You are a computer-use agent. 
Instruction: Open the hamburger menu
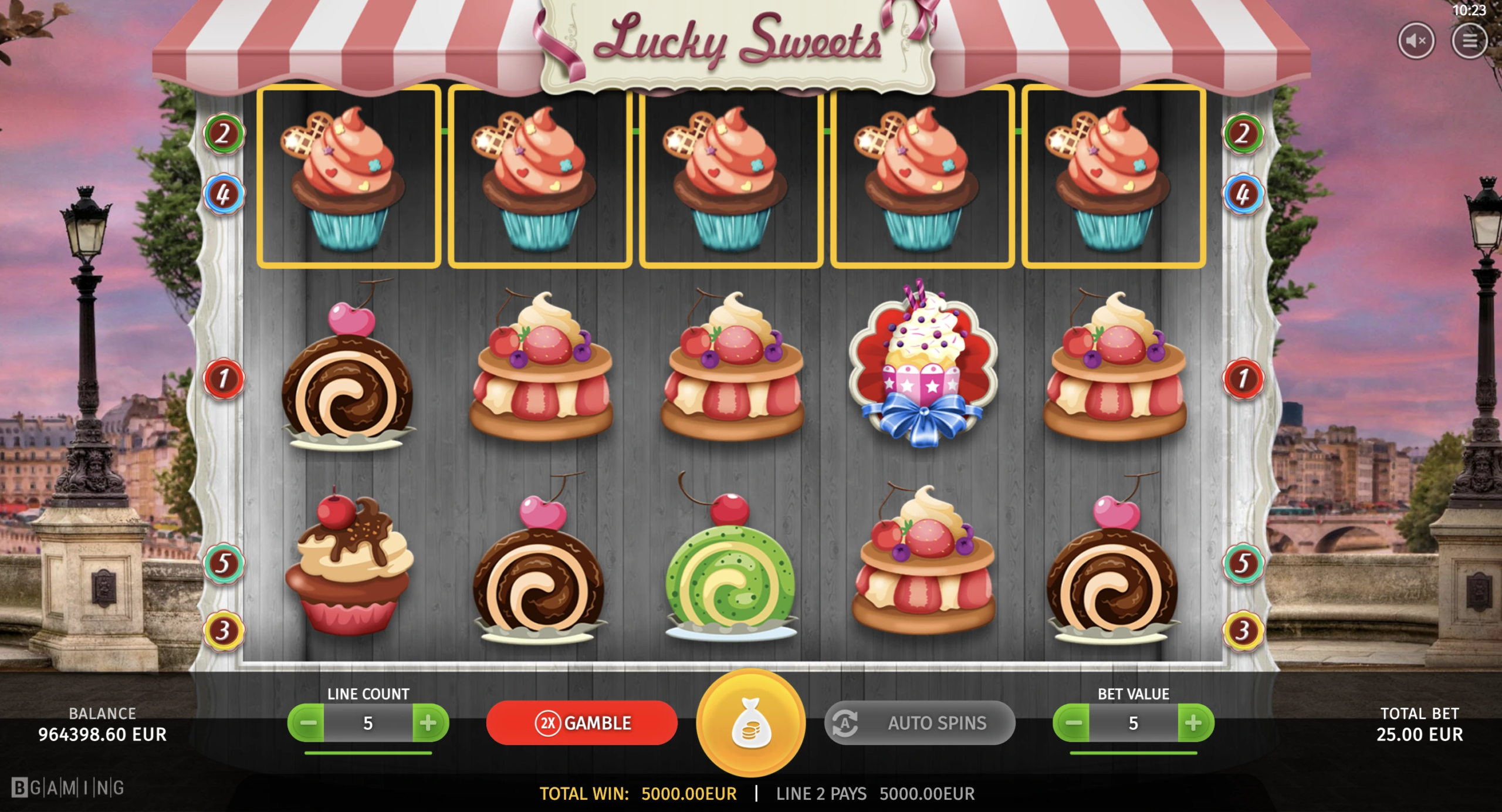(x=1469, y=40)
